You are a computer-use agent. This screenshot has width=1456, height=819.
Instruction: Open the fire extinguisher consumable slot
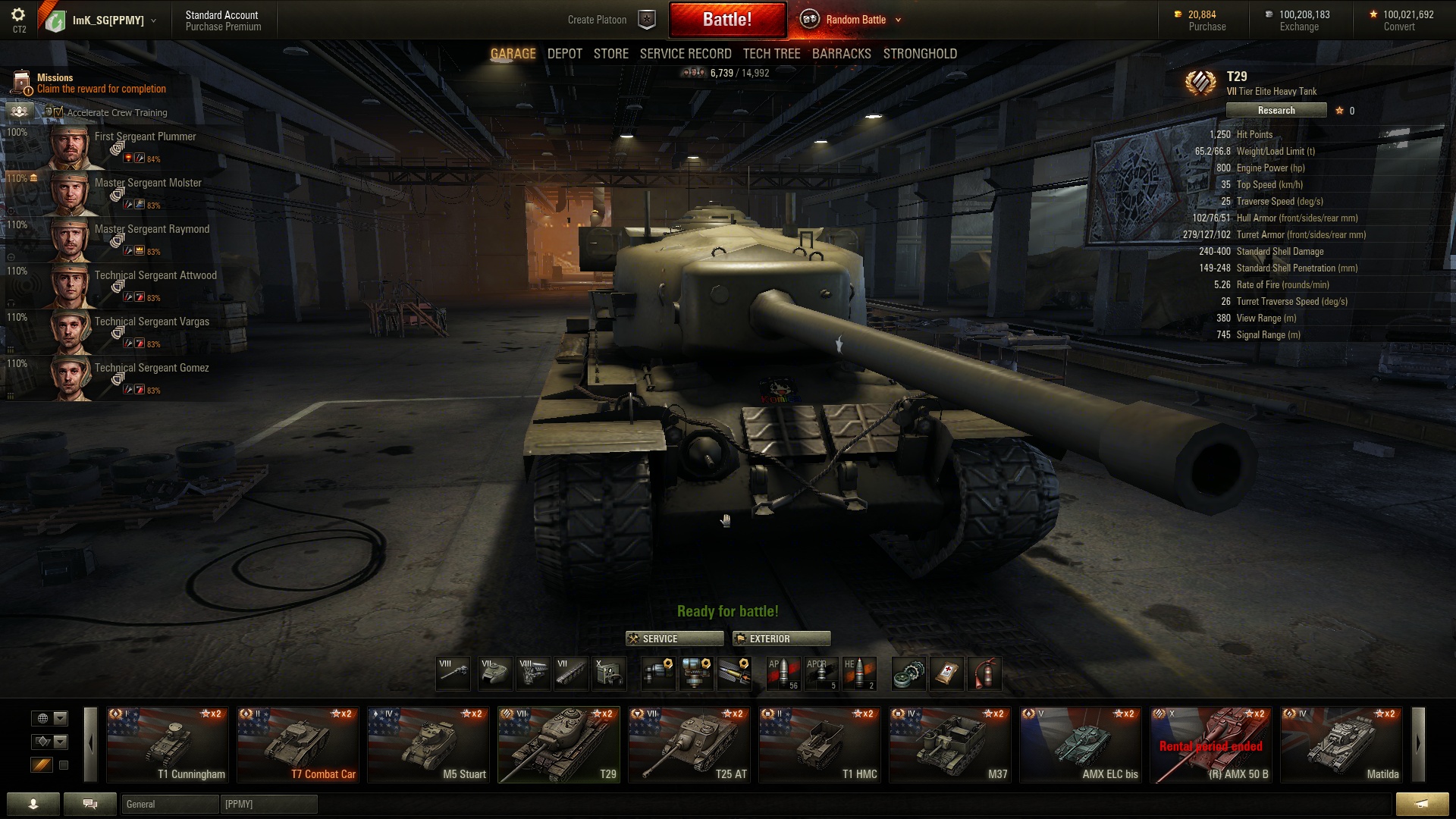tap(984, 673)
